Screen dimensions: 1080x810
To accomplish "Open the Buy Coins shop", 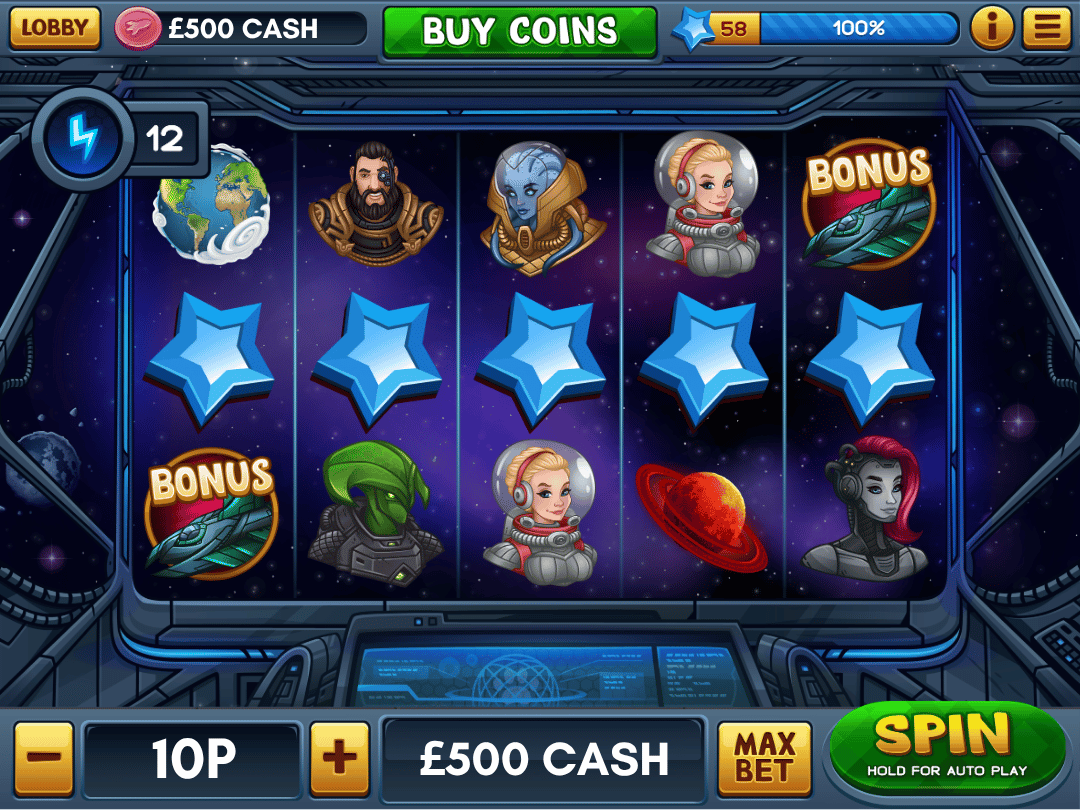I will 520,31.
